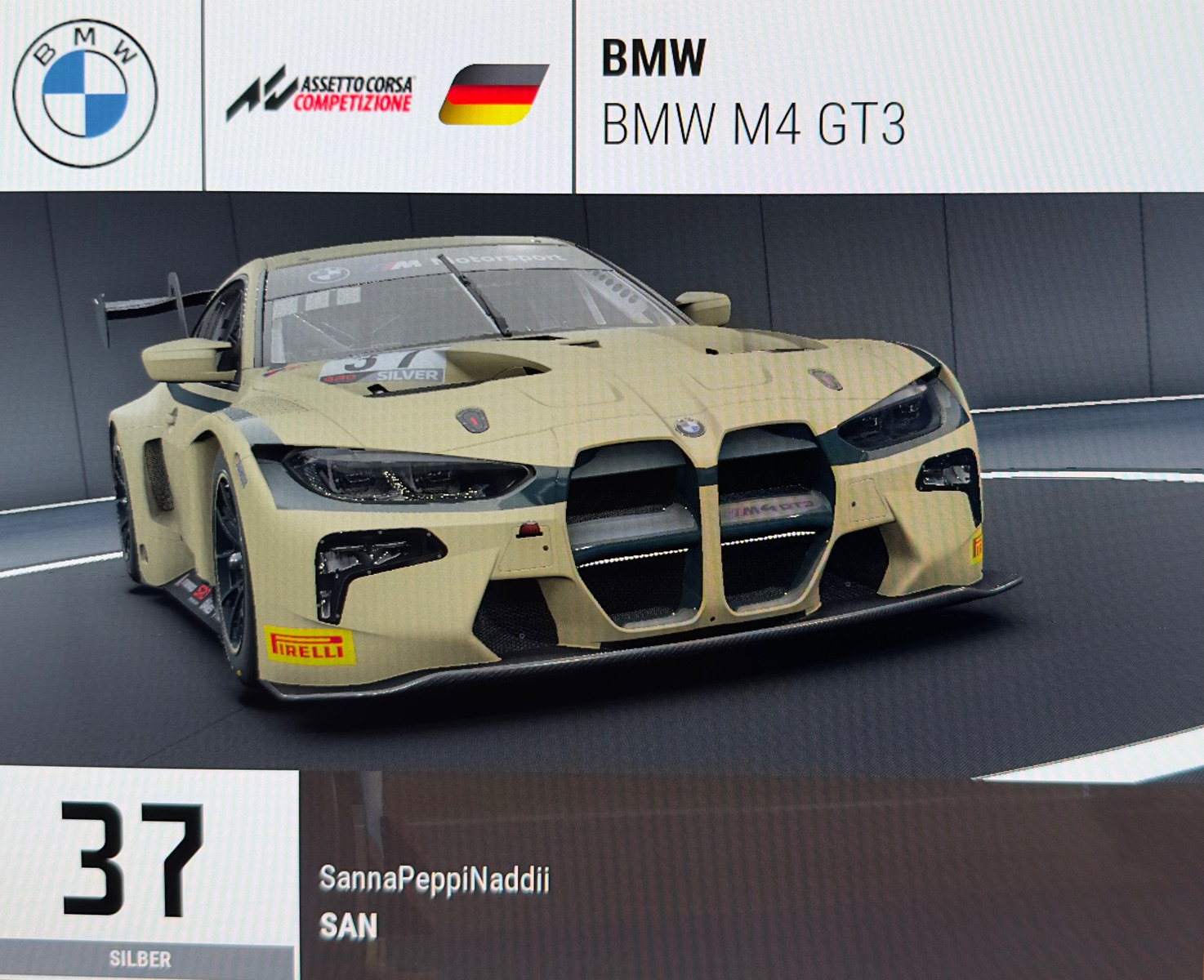Click the SILBER class label
Screen dimensions: 1204x980
click(140, 960)
